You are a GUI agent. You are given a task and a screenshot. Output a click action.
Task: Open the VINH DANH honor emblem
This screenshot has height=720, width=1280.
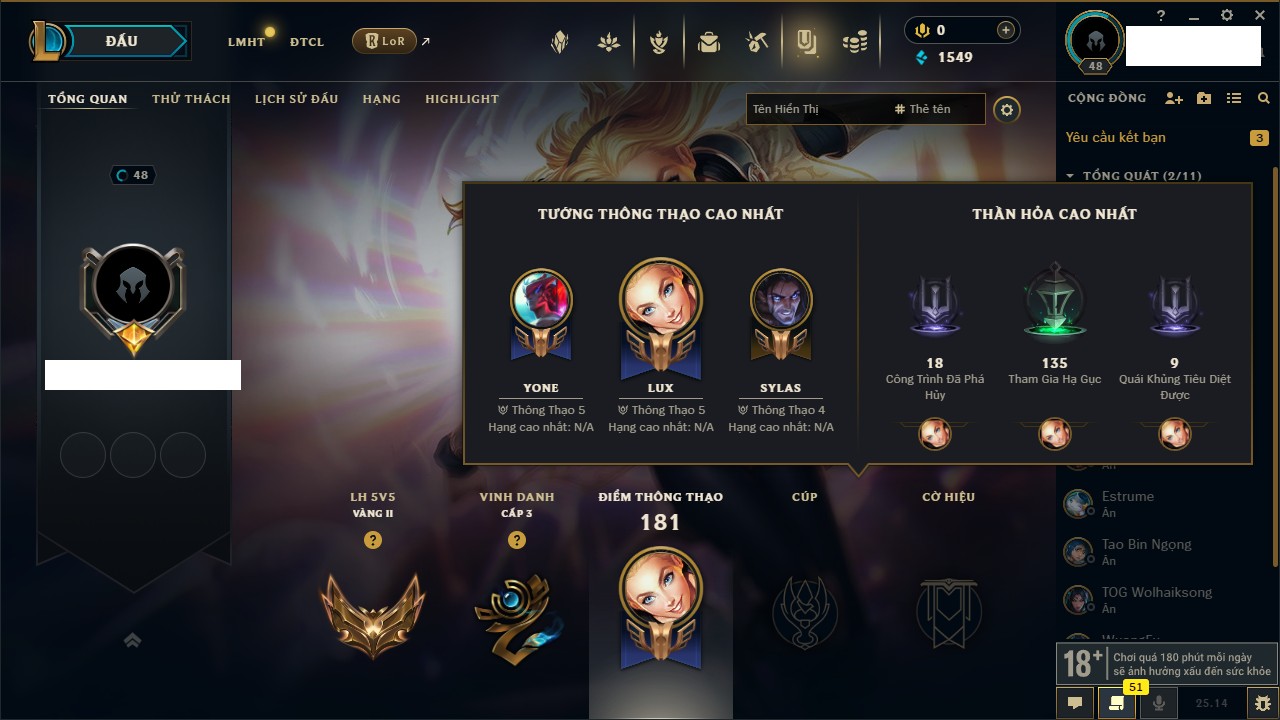point(516,615)
